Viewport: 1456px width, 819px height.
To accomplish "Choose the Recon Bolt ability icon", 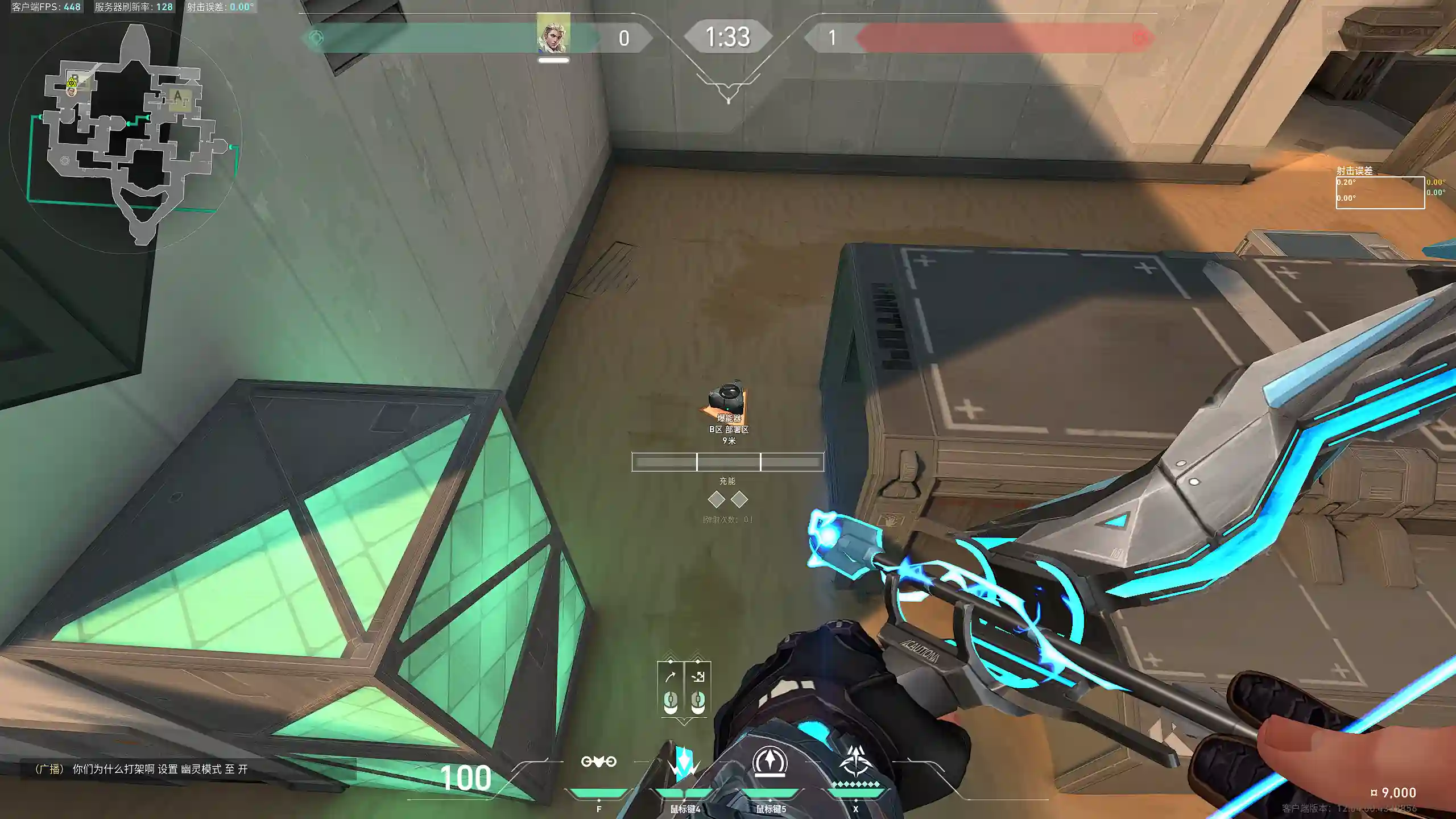I will tap(770, 762).
